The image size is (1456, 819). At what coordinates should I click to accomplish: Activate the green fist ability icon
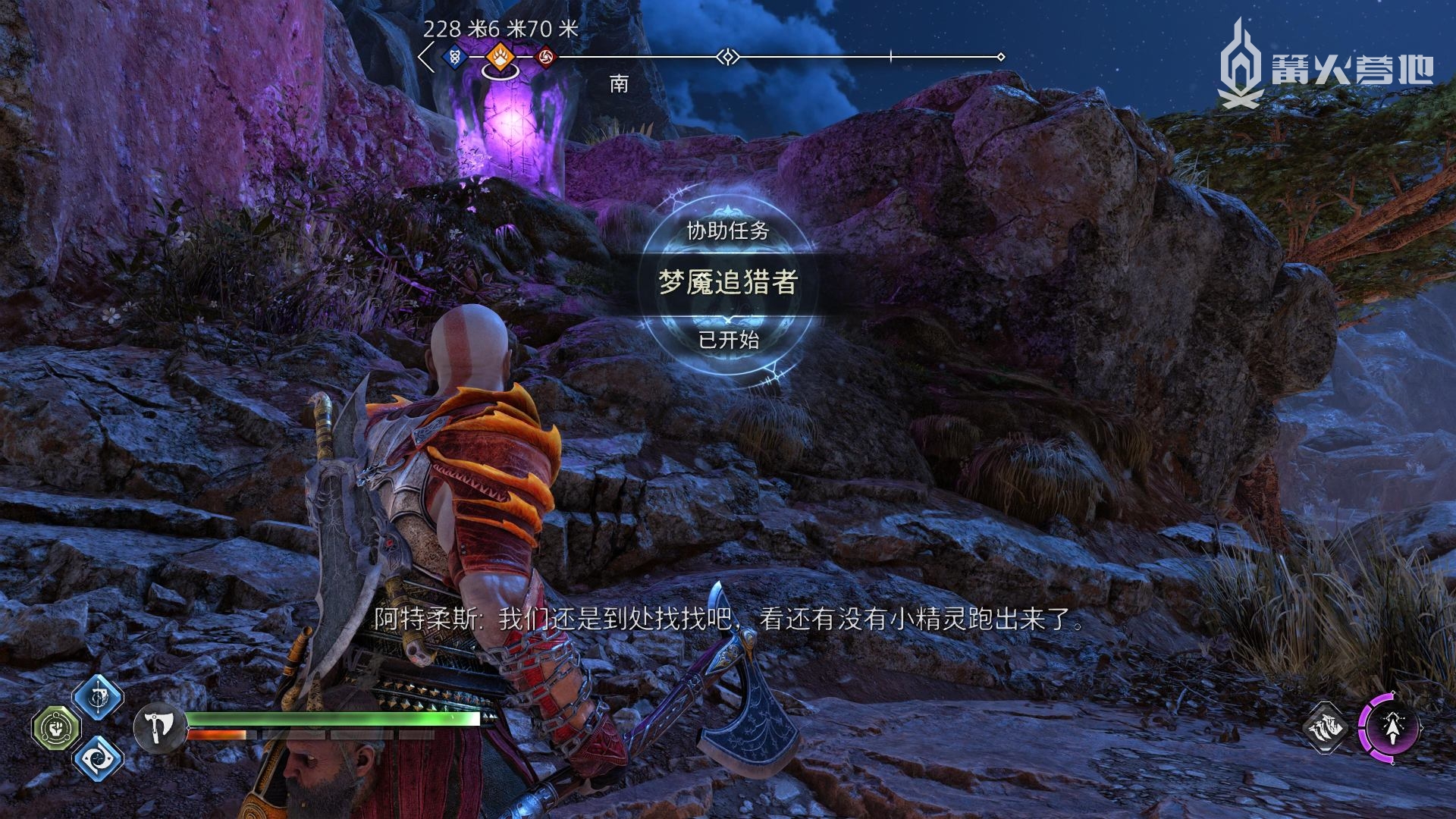click(x=56, y=727)
